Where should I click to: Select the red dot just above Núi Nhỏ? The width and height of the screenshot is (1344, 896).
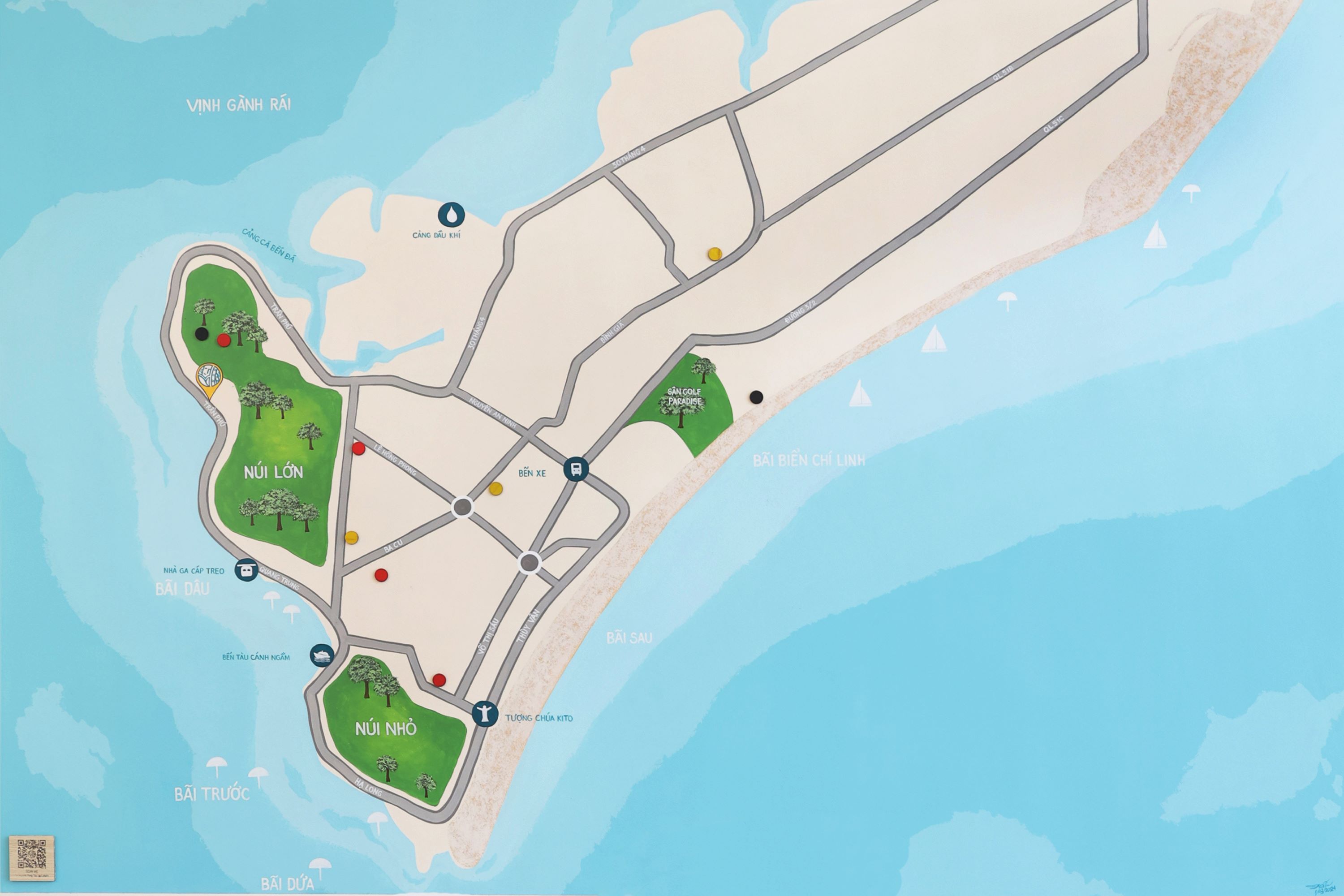click(x=439, y=680)
